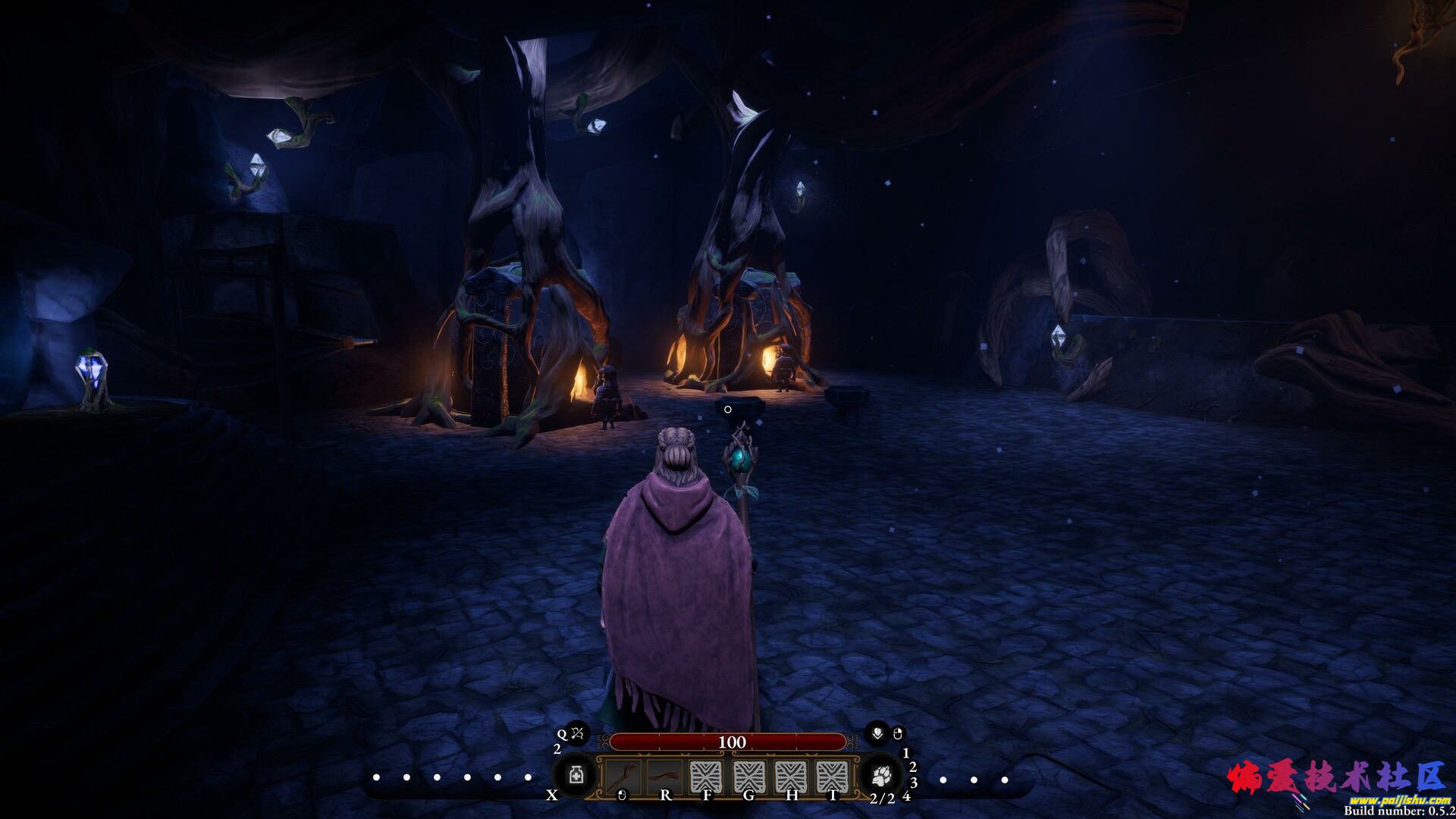Select the wooden staff attack slot
Image resolution: width=1456 pixels, height=819 pixels.
[x=623, y=776]
